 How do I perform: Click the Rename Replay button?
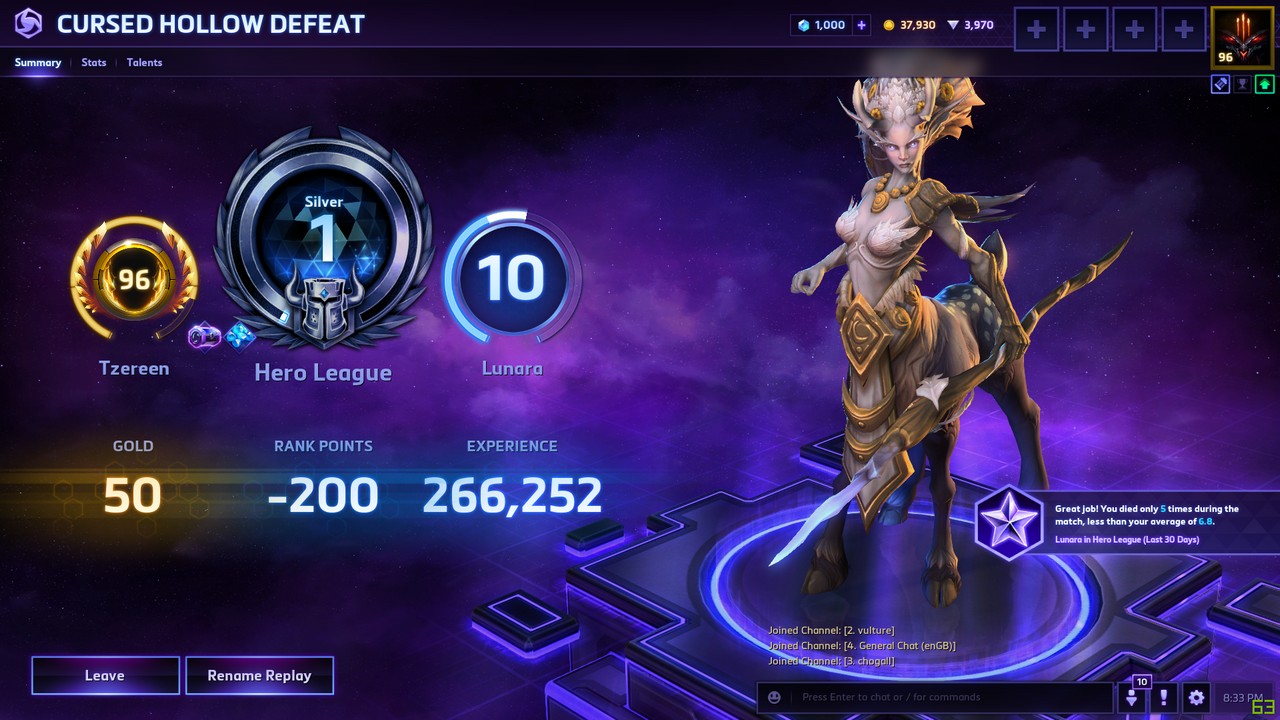tap(259, 675)
